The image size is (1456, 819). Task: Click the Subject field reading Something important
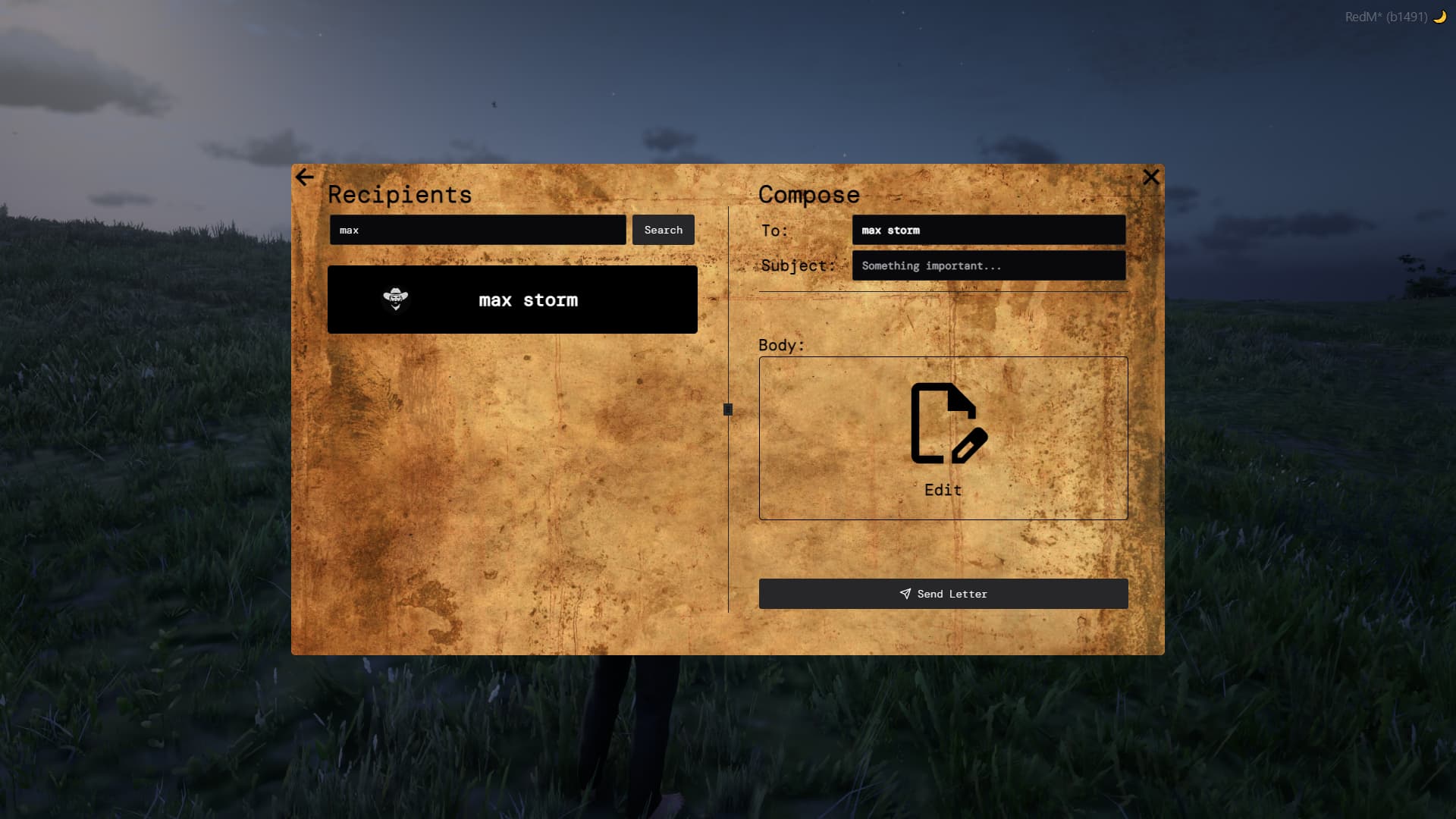click(988, 265)
